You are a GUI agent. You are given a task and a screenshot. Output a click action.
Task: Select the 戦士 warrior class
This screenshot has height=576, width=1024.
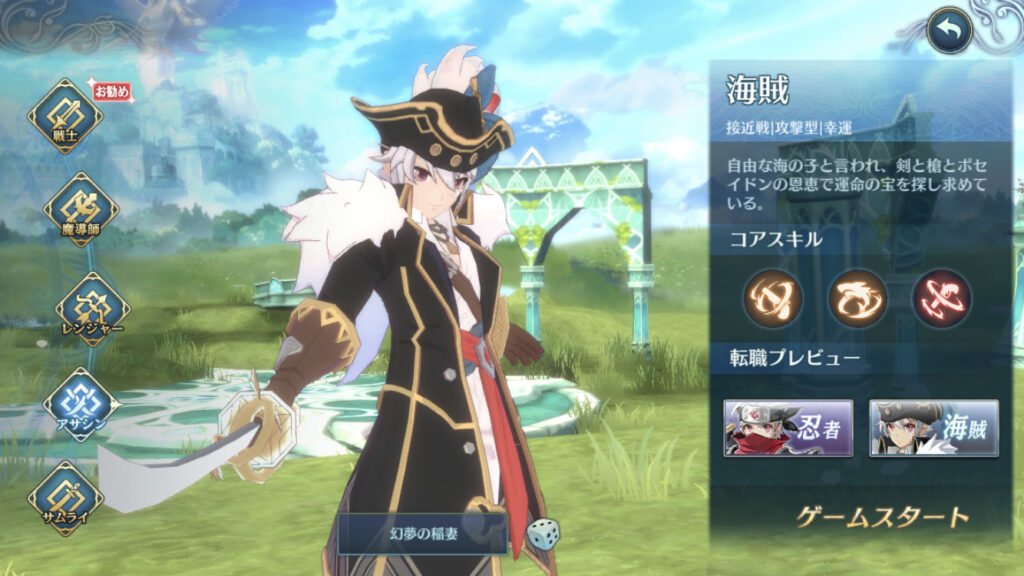coord(65,117)
